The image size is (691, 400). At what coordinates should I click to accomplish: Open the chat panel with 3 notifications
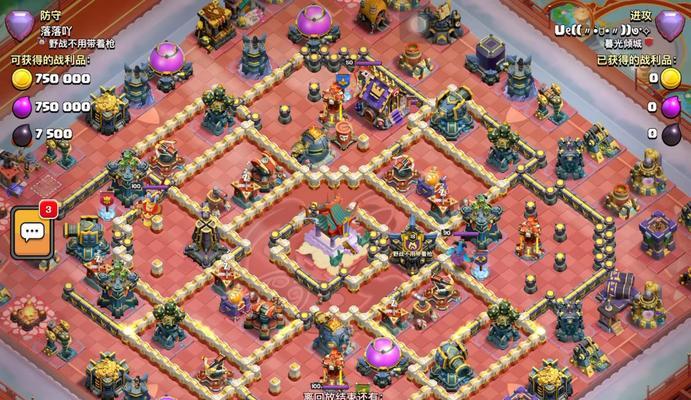[30, 233]
